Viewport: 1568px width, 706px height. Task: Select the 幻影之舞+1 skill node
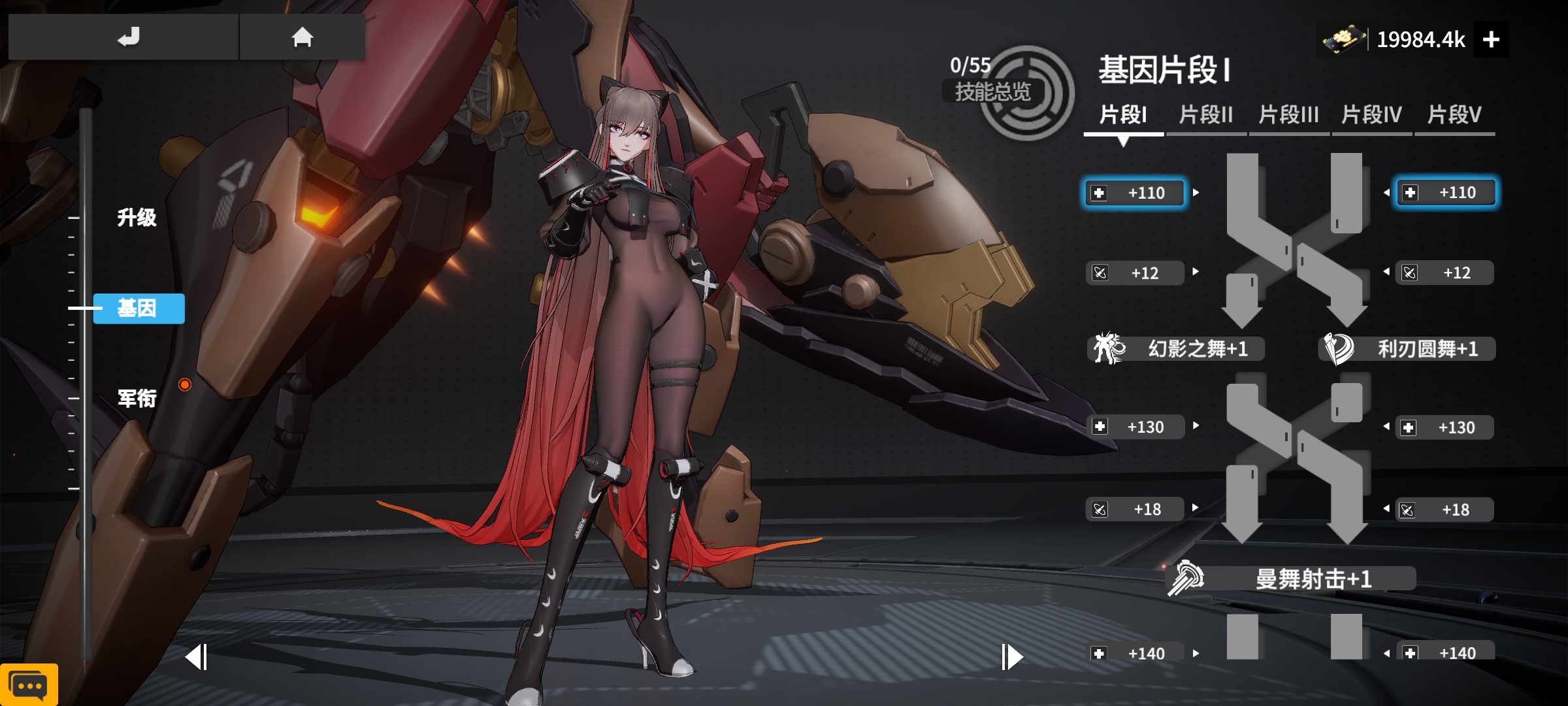(1176, 348)
